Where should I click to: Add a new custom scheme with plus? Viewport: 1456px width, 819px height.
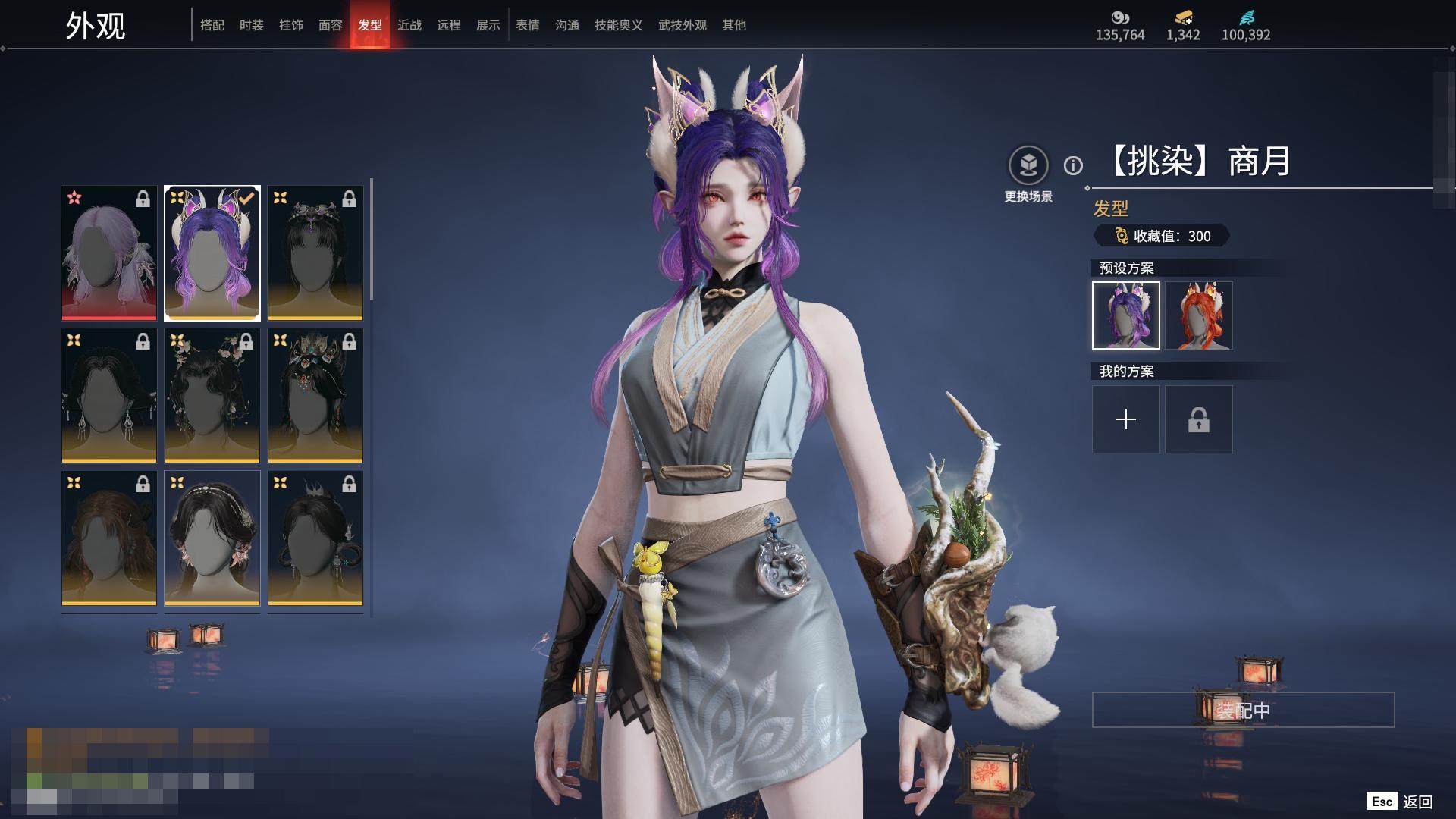click(x=1126, y=419)
